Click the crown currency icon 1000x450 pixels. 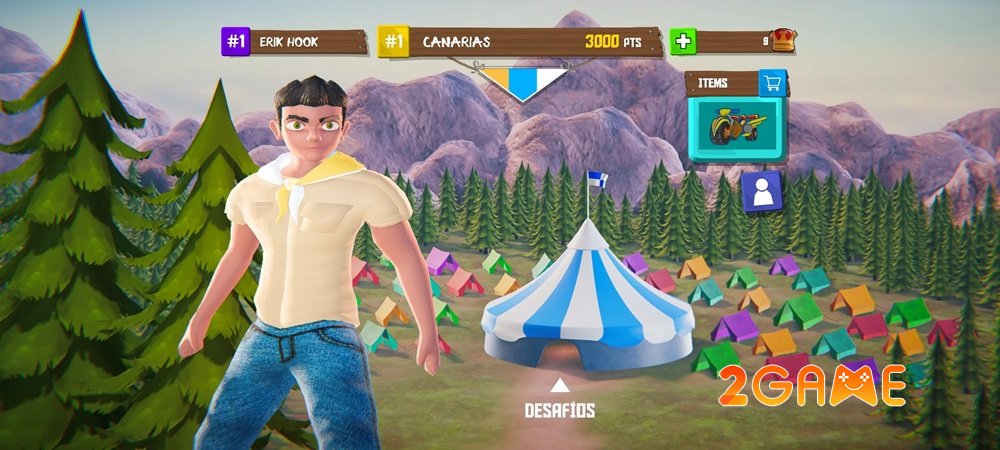pyautogui.click(x=785, y=41)
